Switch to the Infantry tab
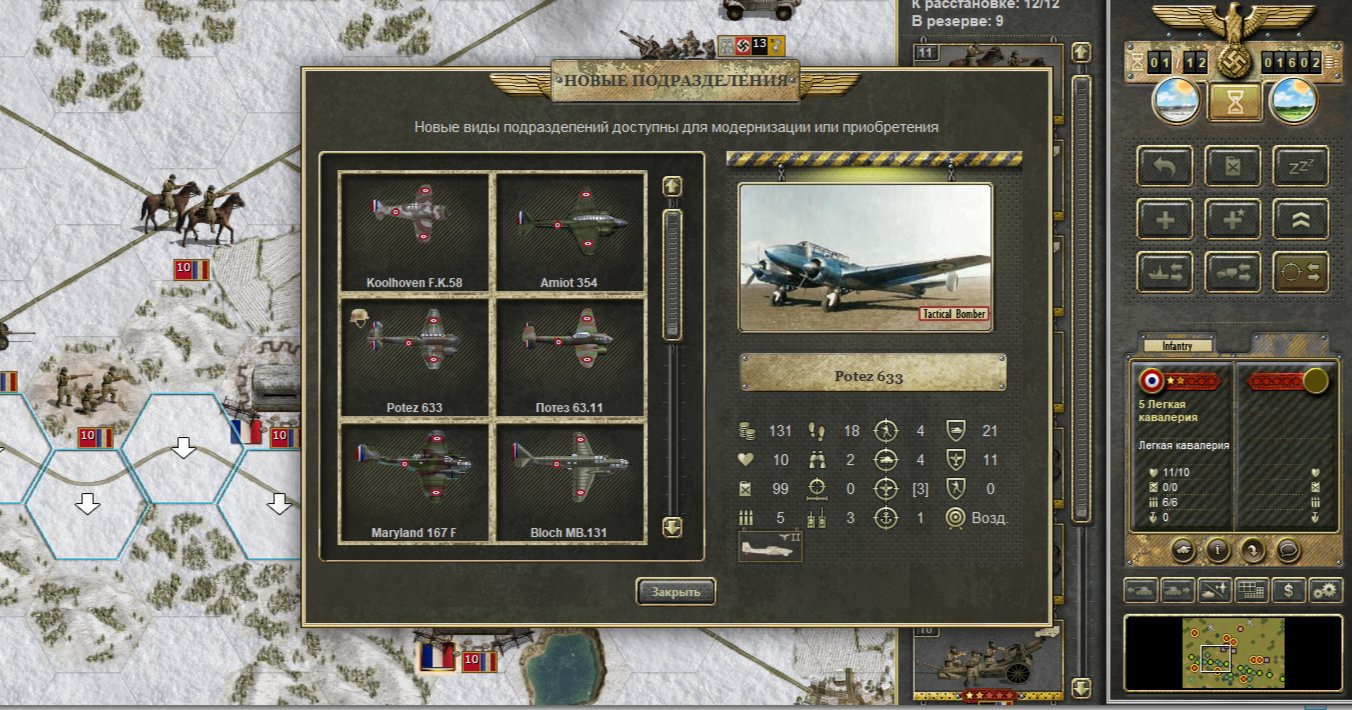 (1176, 346)
